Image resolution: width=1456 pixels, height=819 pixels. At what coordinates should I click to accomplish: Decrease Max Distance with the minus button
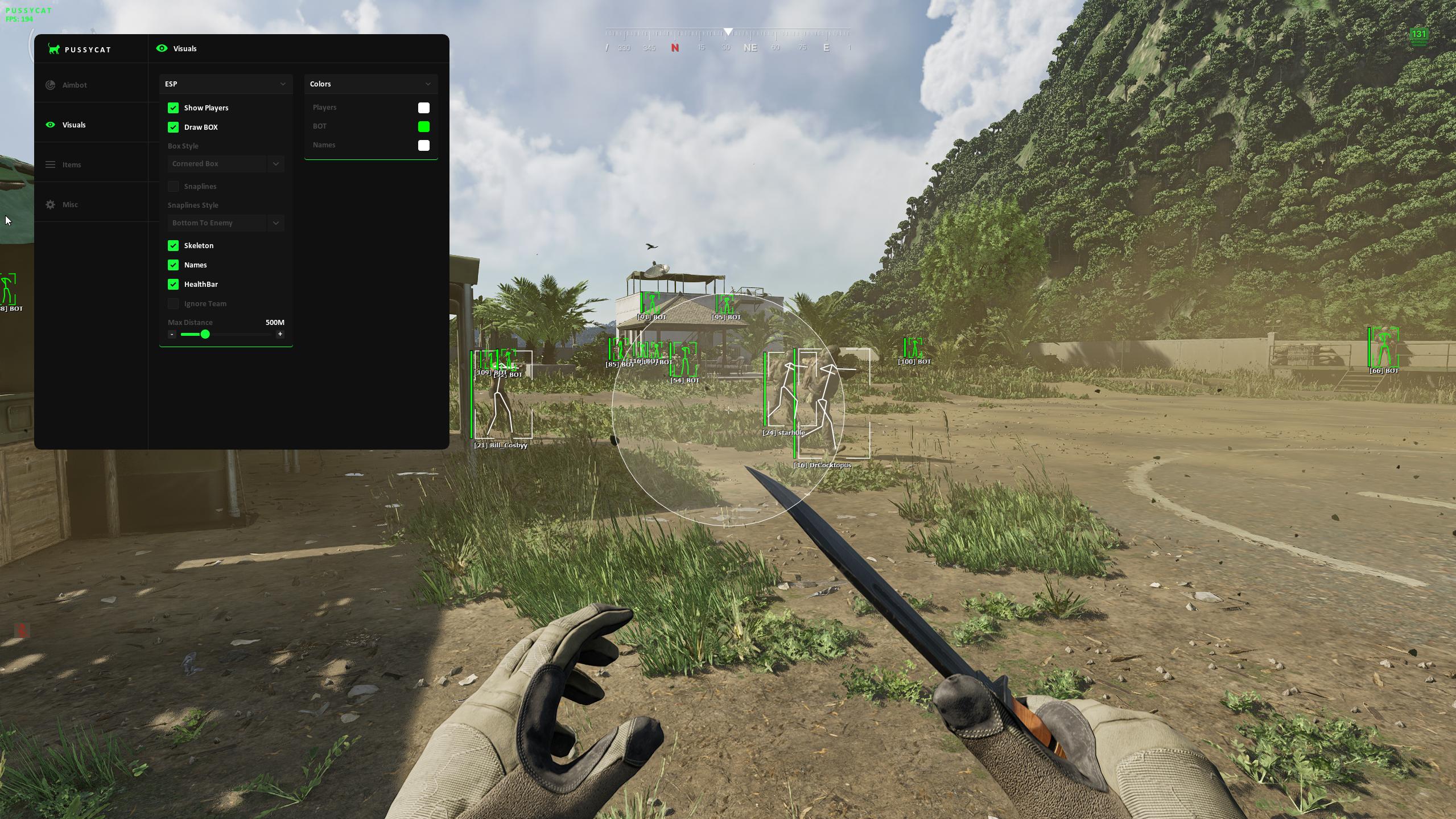(172, 334)
